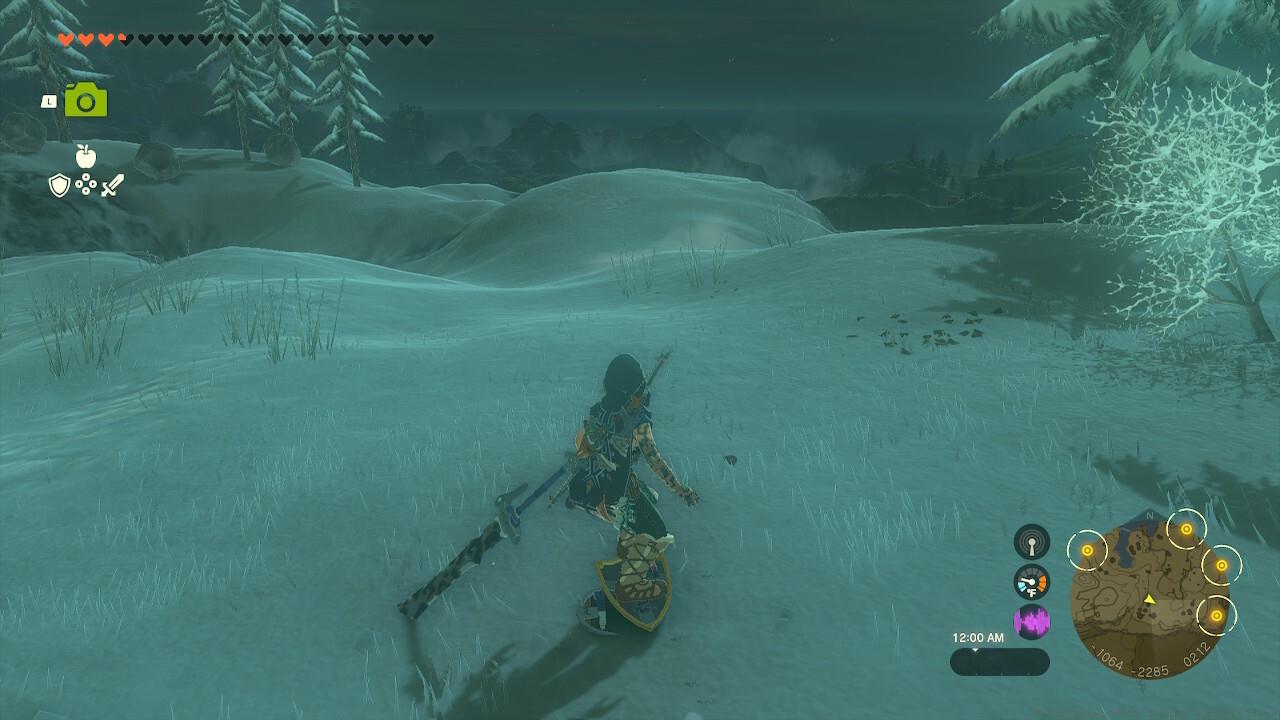The width and height of the screenshot is (1280, 720).
Task: Select the shield swap icon
Action: (59, 183)
